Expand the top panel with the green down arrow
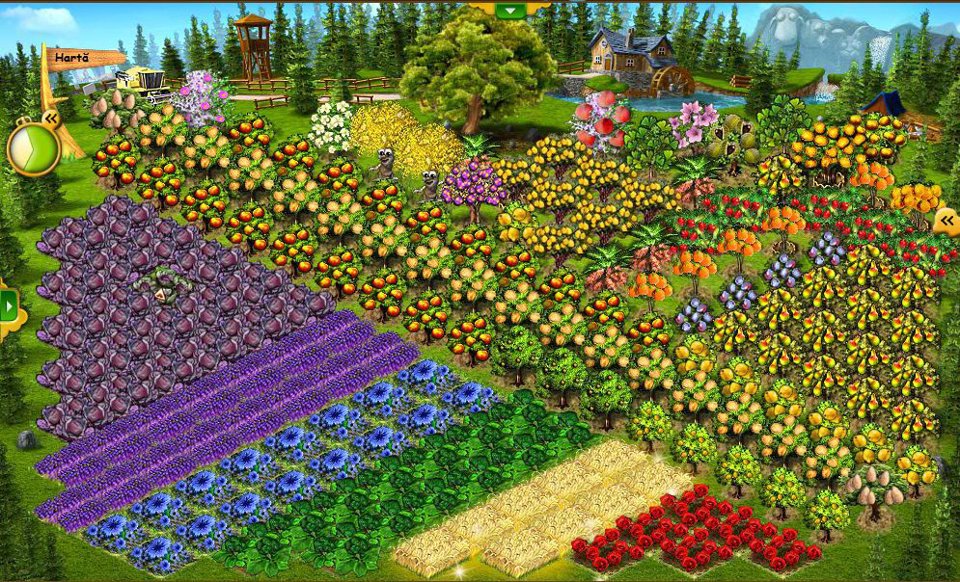The image size is (960, 582). click(511, 10)
